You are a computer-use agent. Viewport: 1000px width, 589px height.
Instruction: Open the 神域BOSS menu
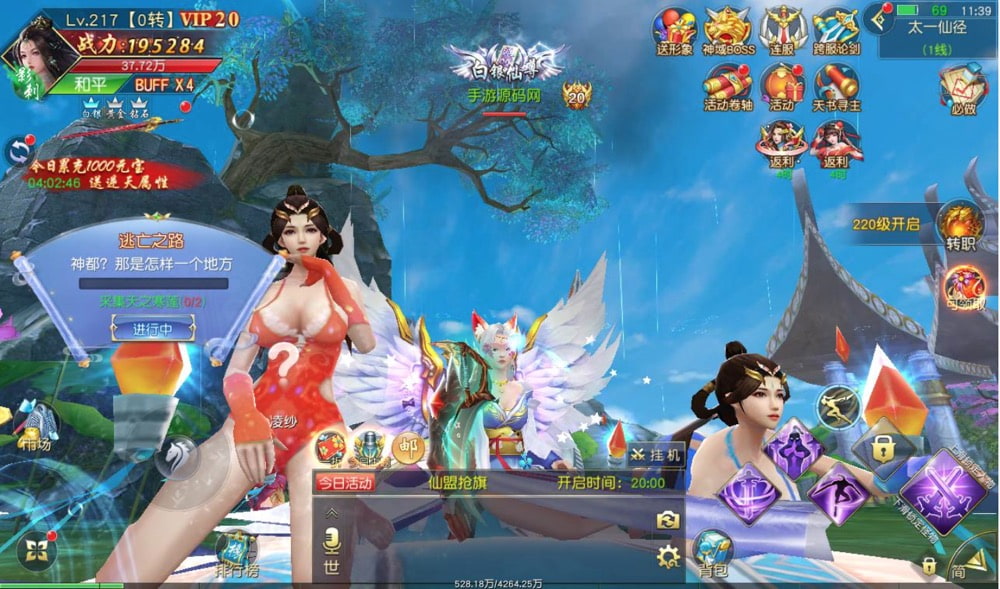coord(727,30)
